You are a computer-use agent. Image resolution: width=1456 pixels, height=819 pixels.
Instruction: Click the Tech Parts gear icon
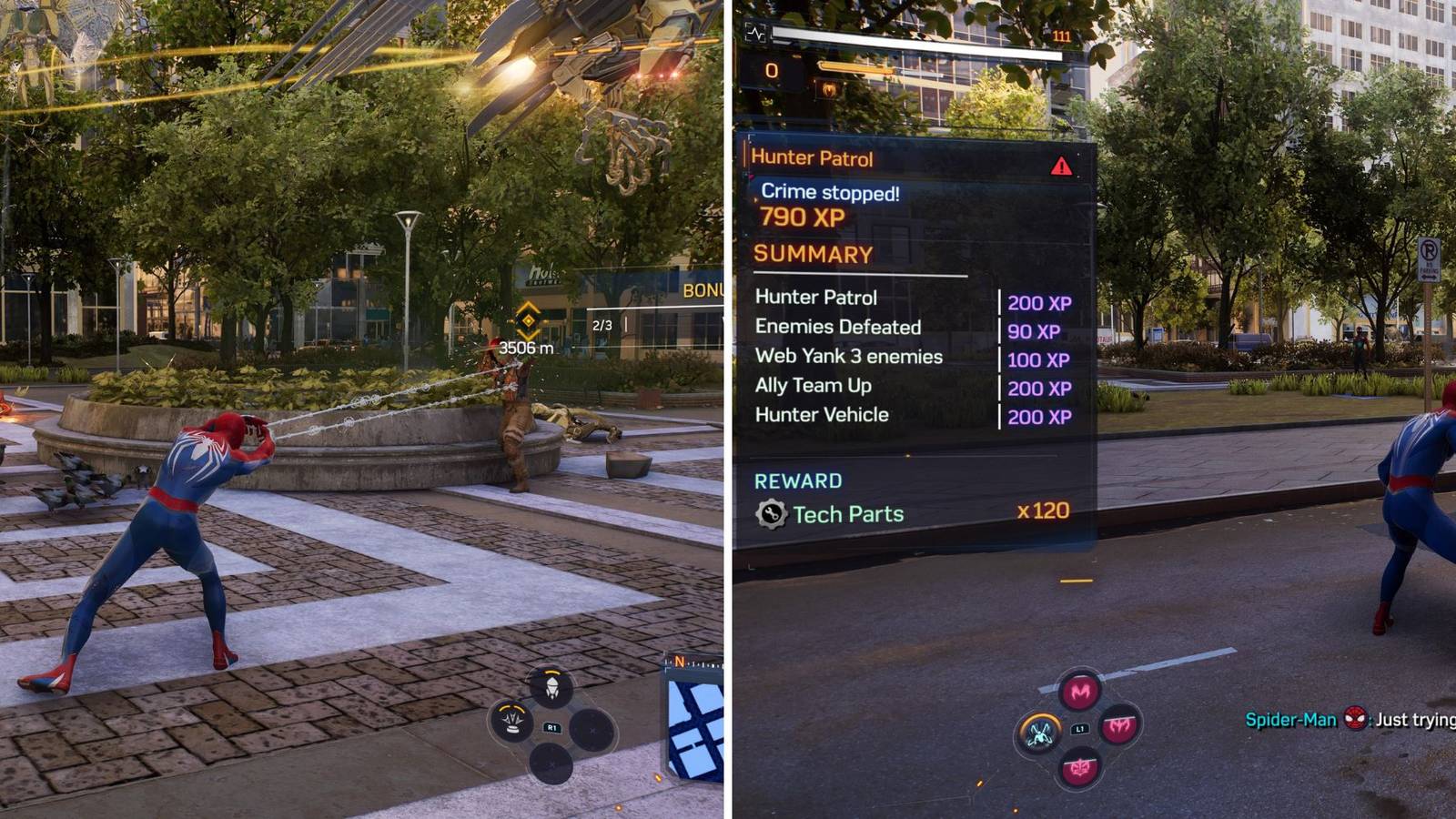[772, 513]
